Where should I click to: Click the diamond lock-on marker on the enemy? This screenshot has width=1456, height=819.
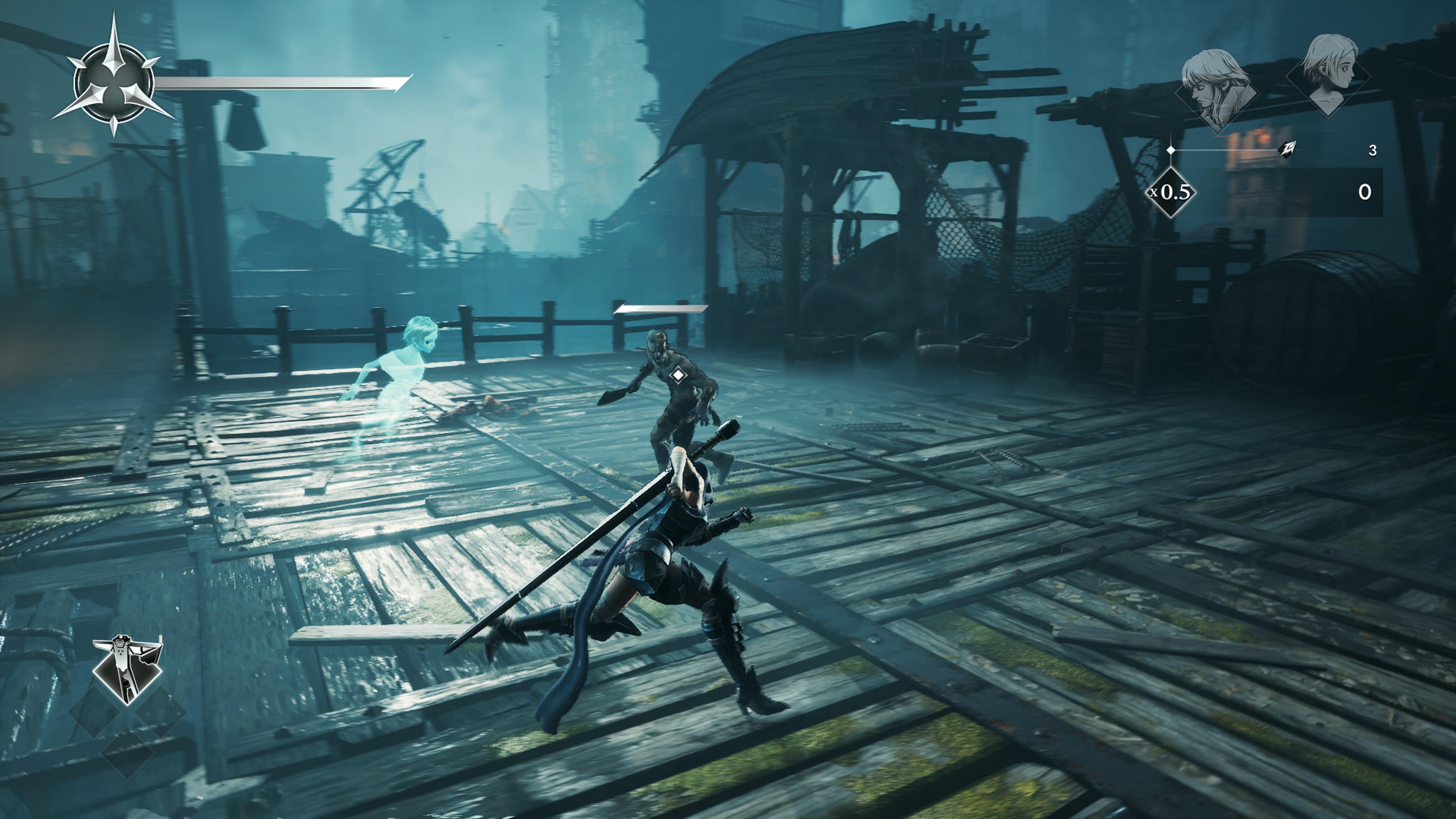coord(677,375)
